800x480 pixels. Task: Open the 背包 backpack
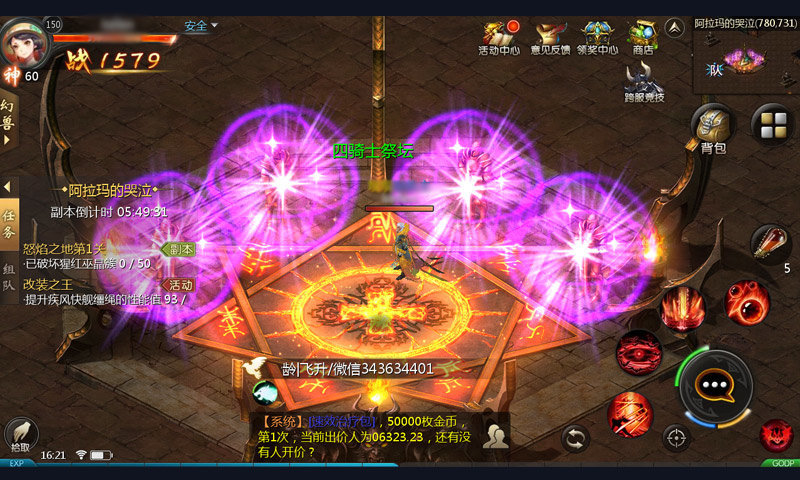pos(712,127)
